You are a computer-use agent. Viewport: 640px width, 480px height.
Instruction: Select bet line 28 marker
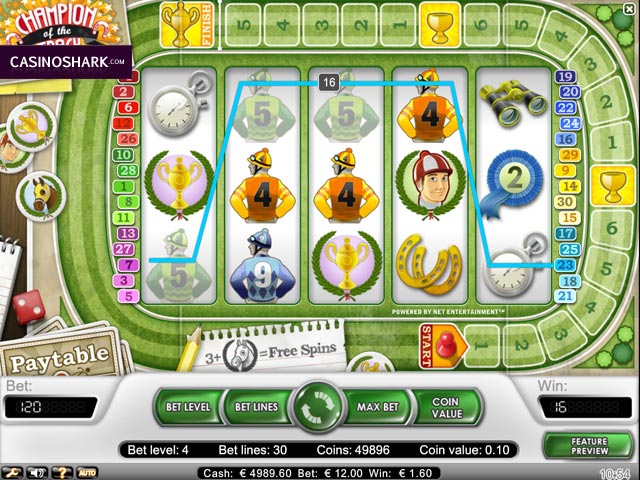tap(125, 170)
